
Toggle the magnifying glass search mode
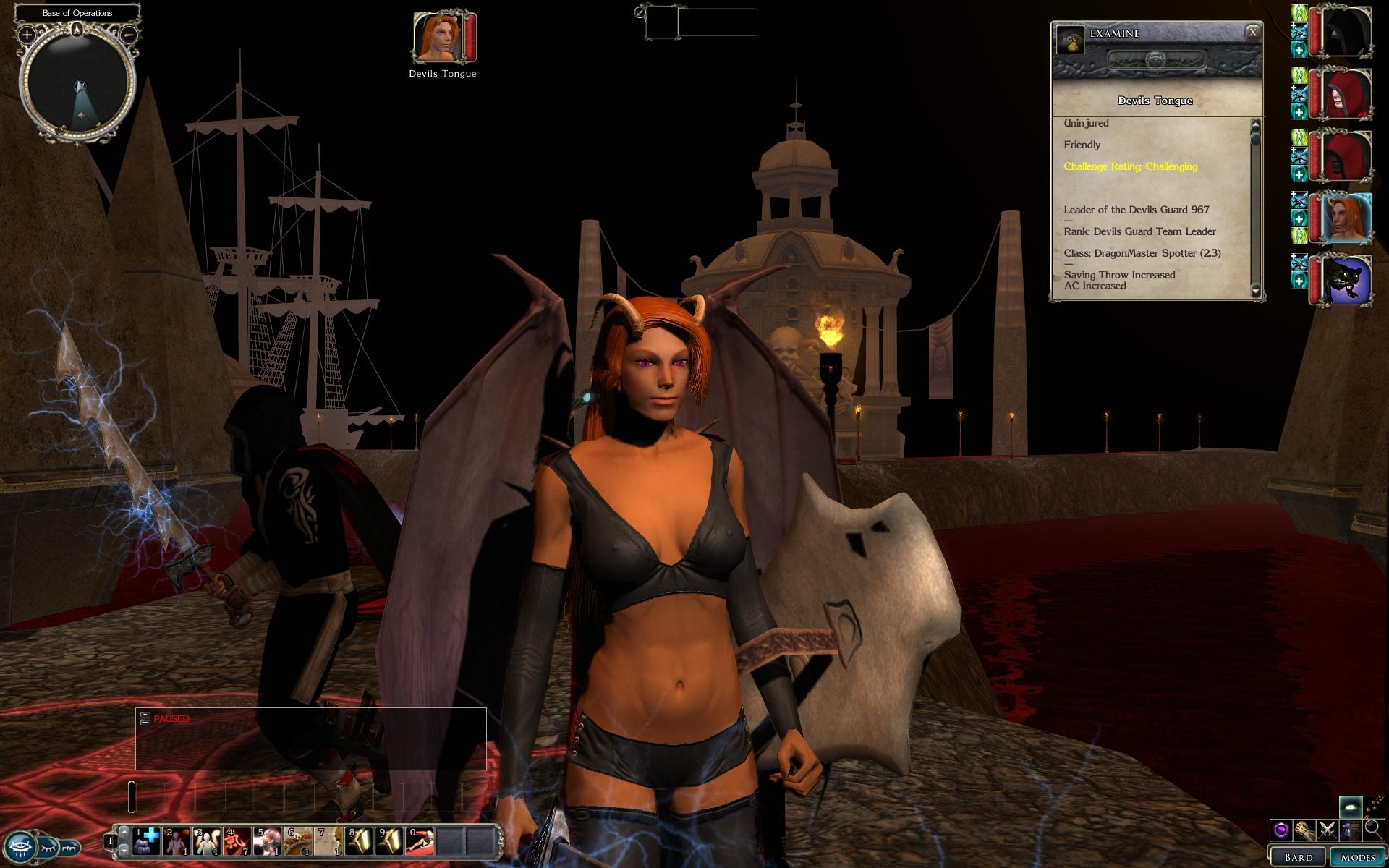(1373, 830)
